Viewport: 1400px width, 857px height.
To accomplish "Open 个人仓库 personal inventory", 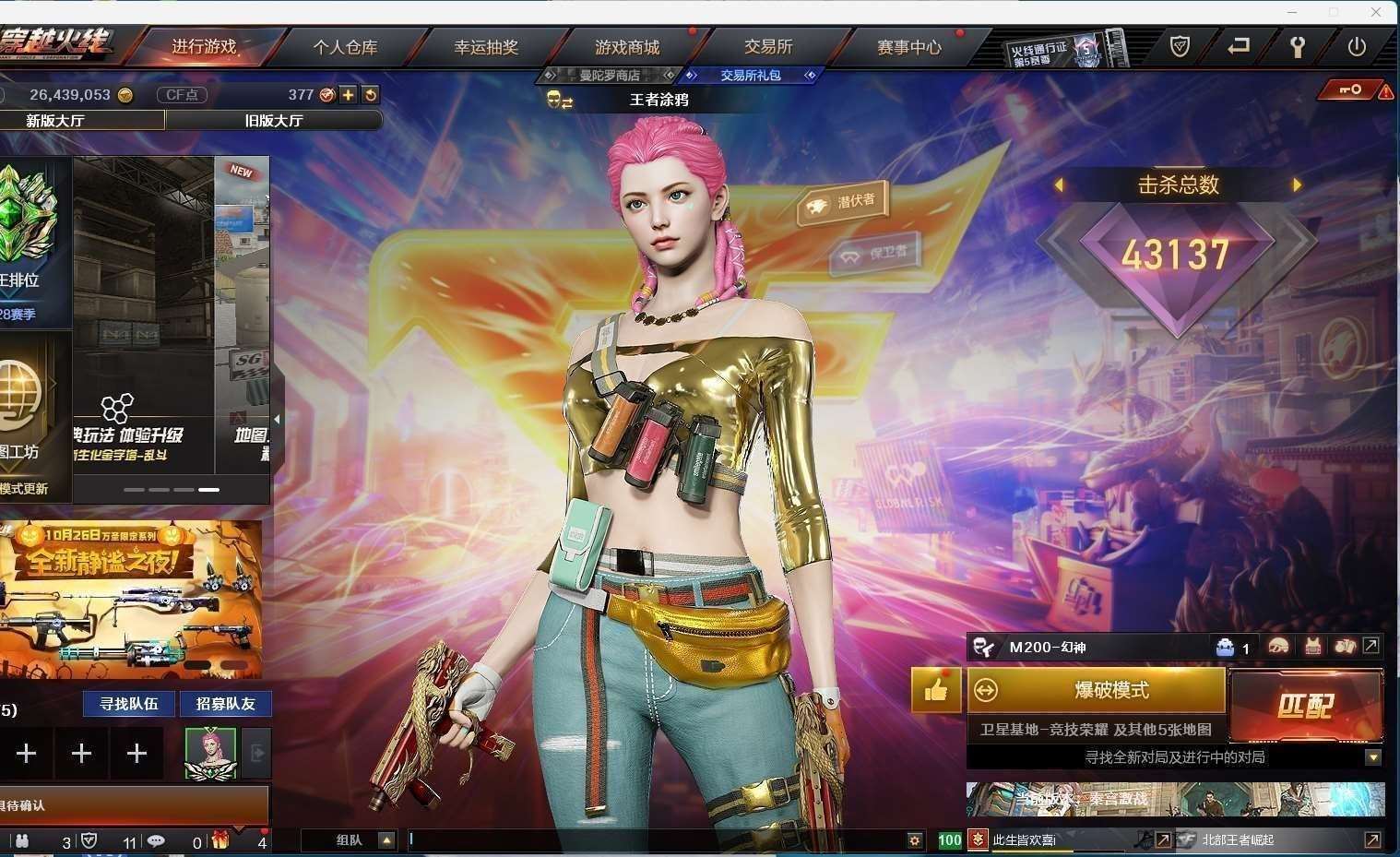I will coord(345,47).
